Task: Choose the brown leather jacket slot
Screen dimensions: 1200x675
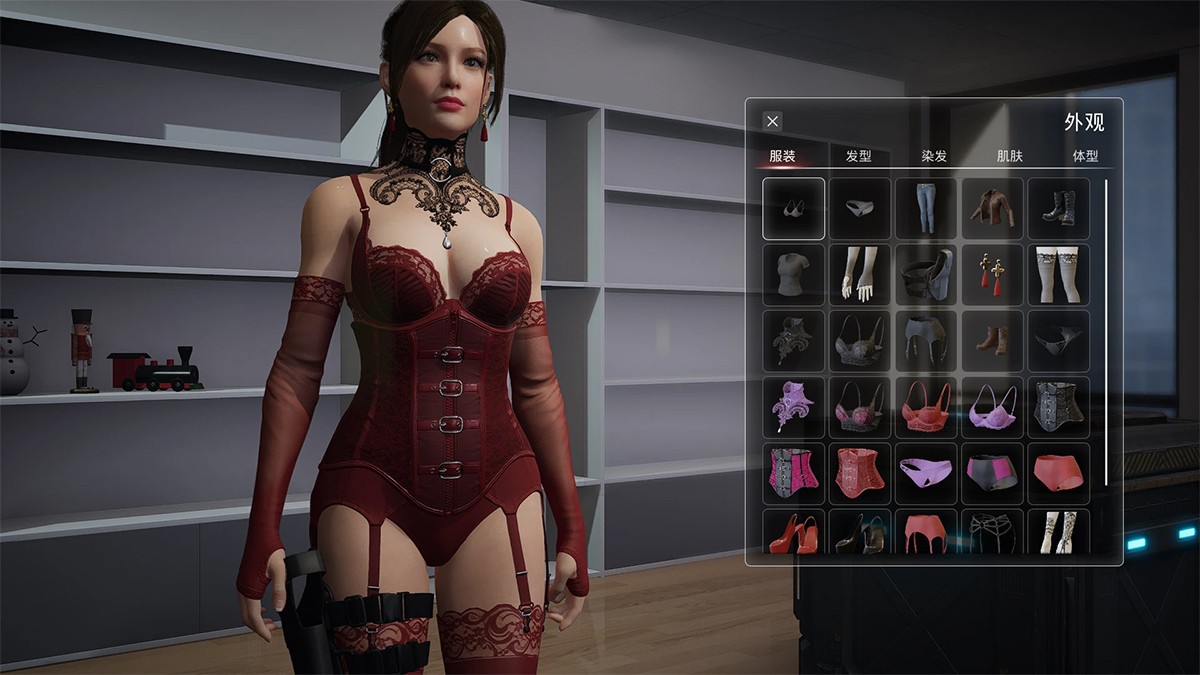Action: [x=992, y=209]
